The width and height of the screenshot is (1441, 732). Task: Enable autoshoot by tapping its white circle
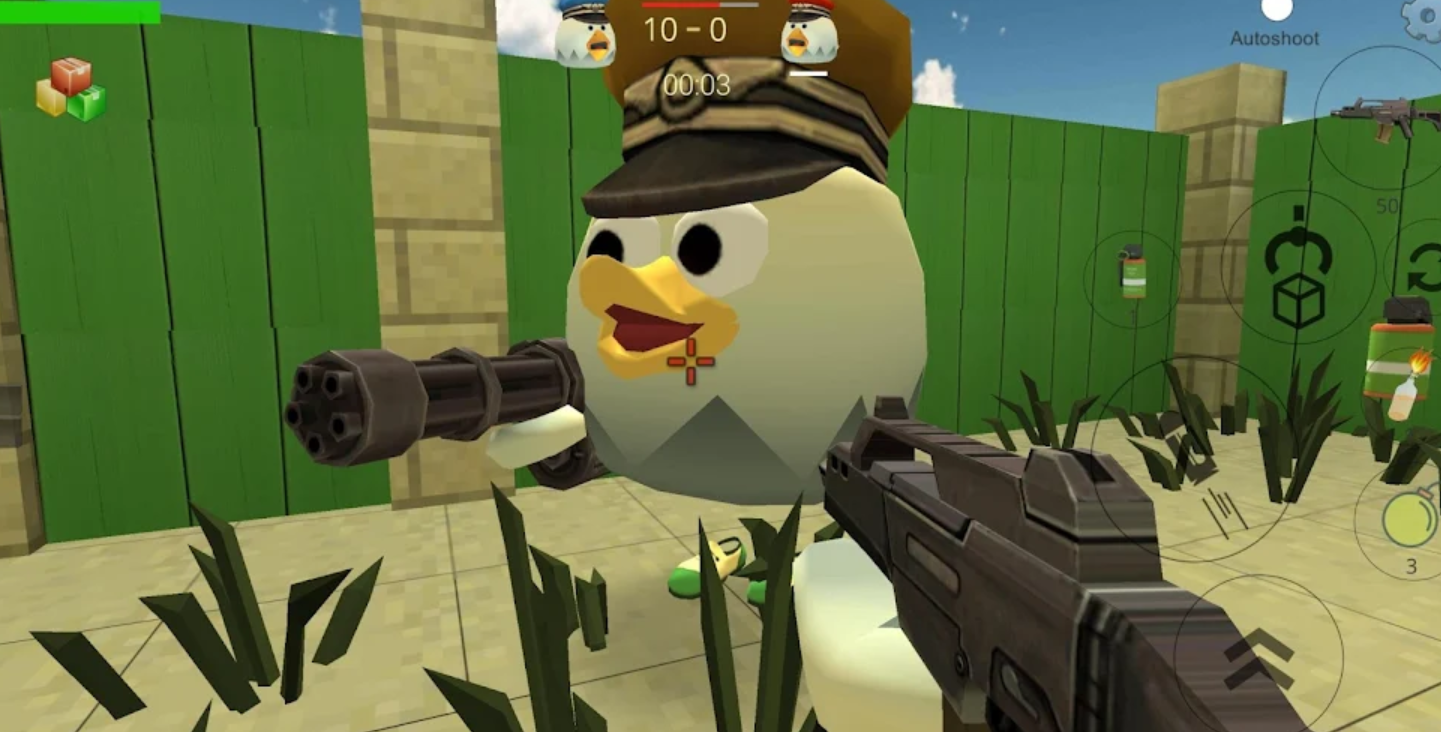click(x=1276, y=10)
